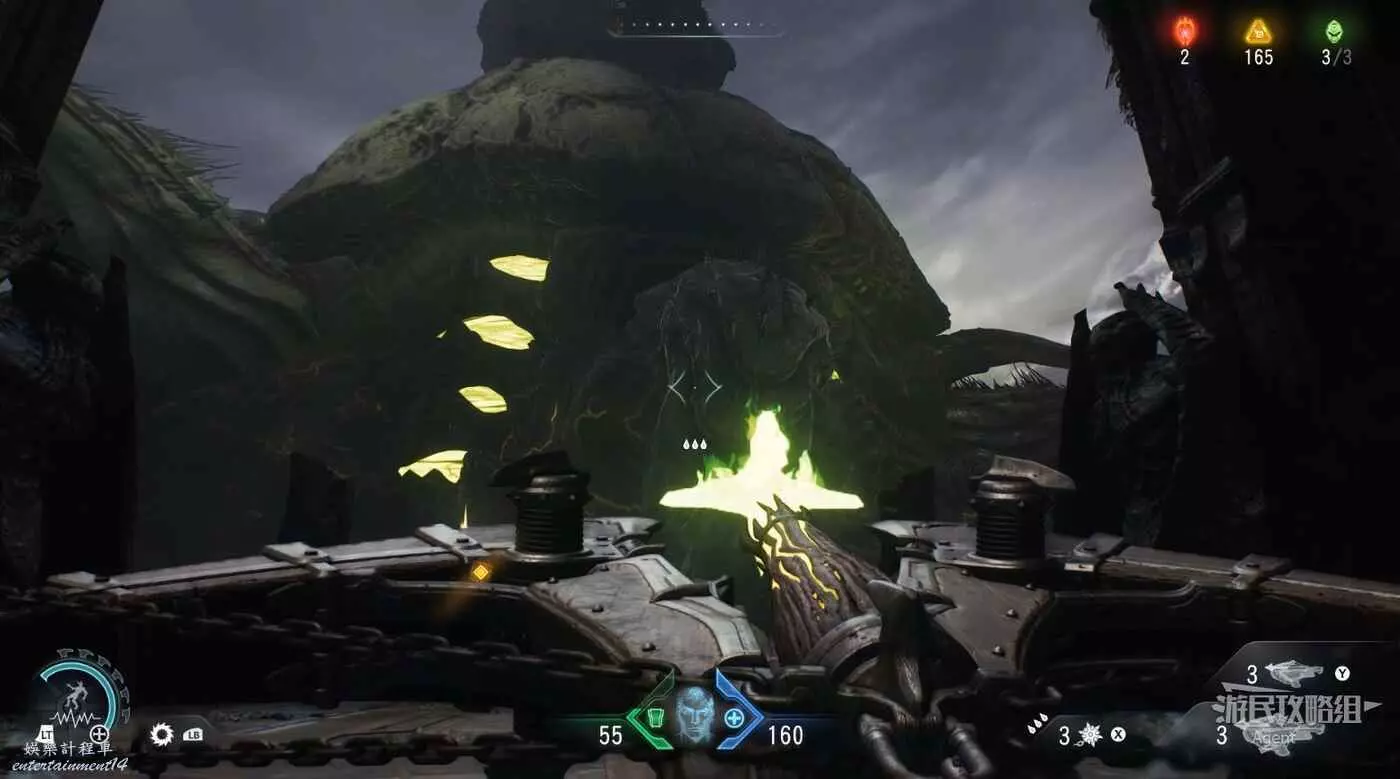This screenshot has width=1400, height=779.
Task: Click the green skull objective icon
Action: tap(1334, 31)
